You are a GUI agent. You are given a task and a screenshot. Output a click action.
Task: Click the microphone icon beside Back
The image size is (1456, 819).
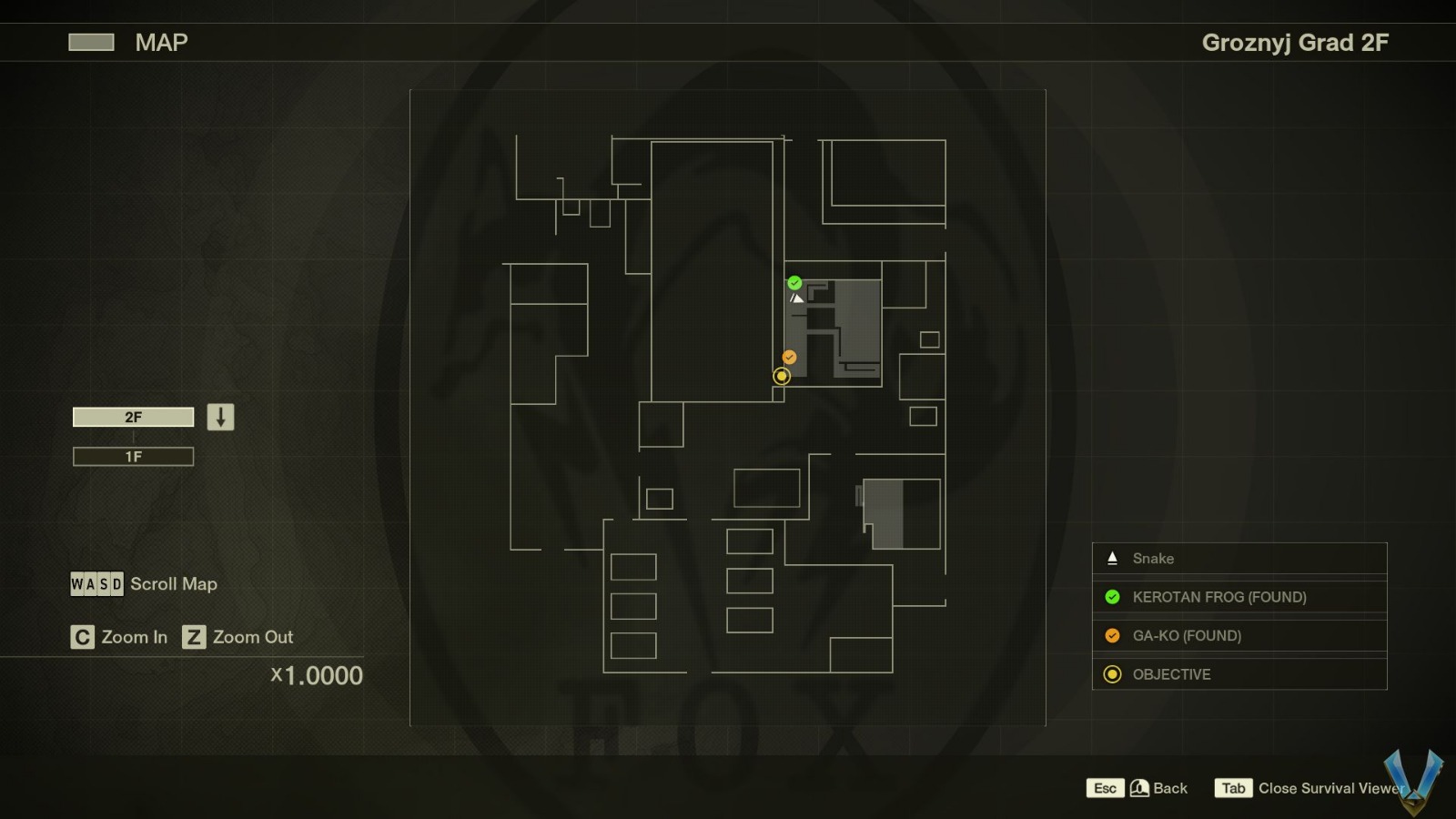1138,788
